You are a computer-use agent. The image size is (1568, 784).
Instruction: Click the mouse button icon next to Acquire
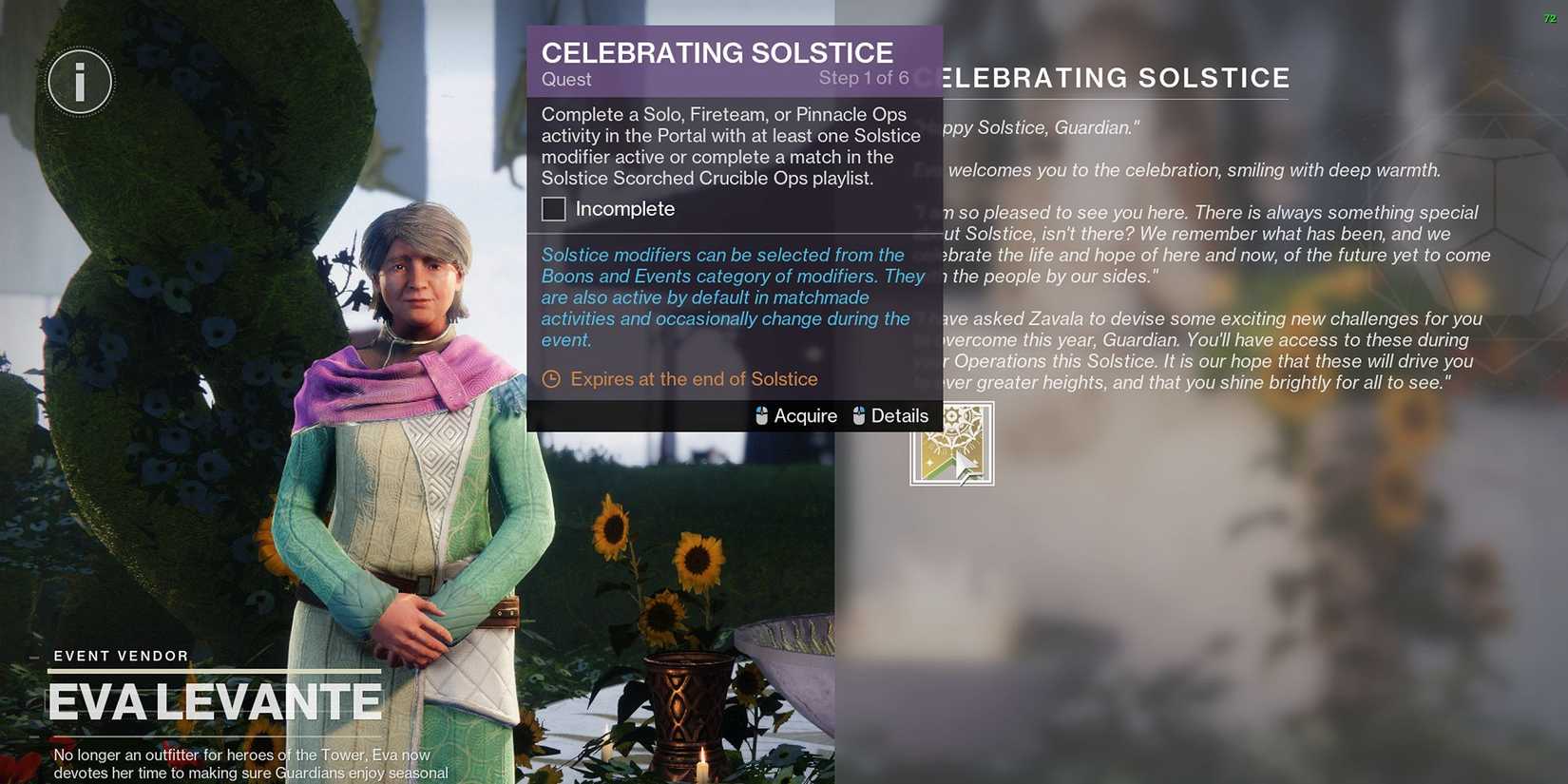tap(760, 415)
